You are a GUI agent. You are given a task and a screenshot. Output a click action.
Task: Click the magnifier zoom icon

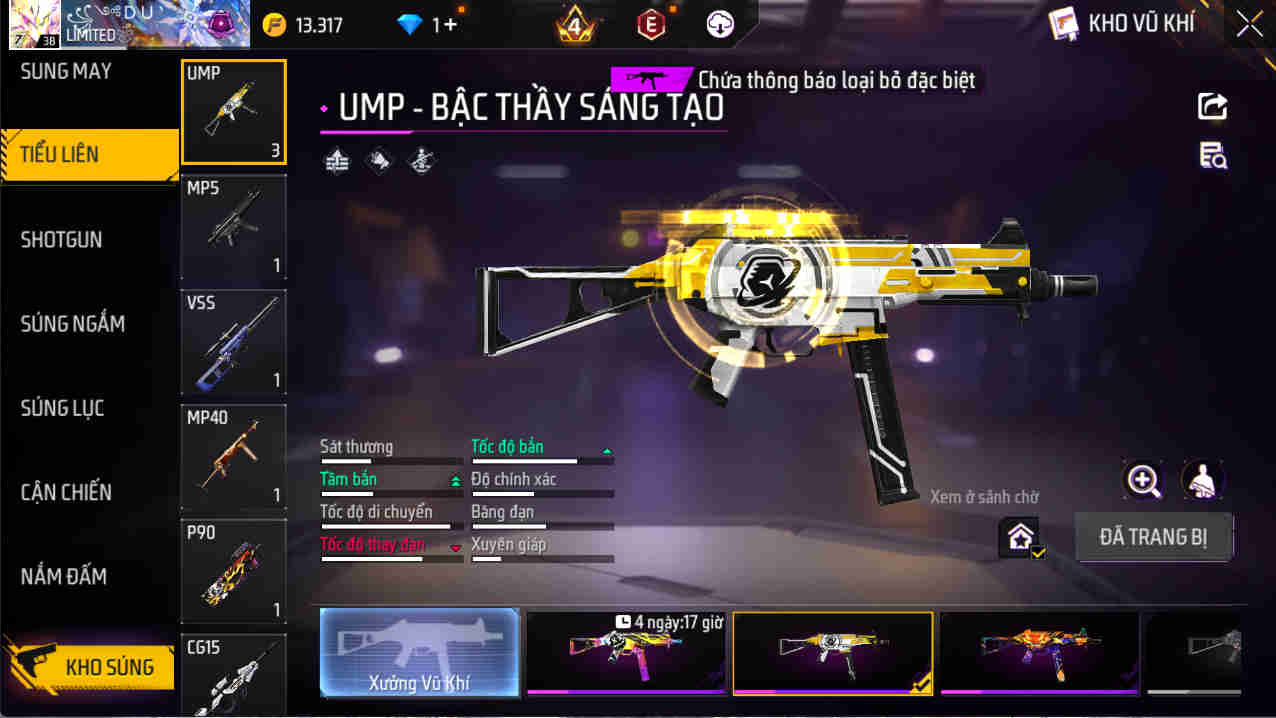tap(1142, 481)
